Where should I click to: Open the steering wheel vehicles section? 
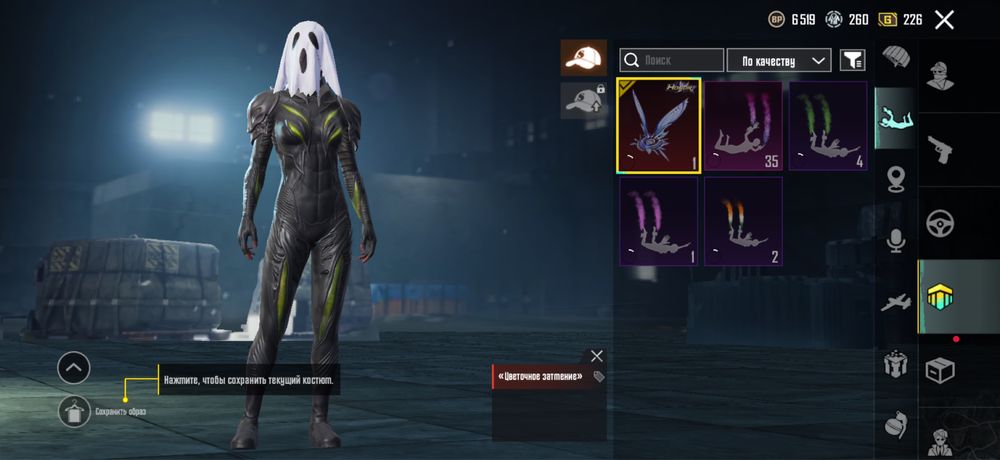point(941,223)
